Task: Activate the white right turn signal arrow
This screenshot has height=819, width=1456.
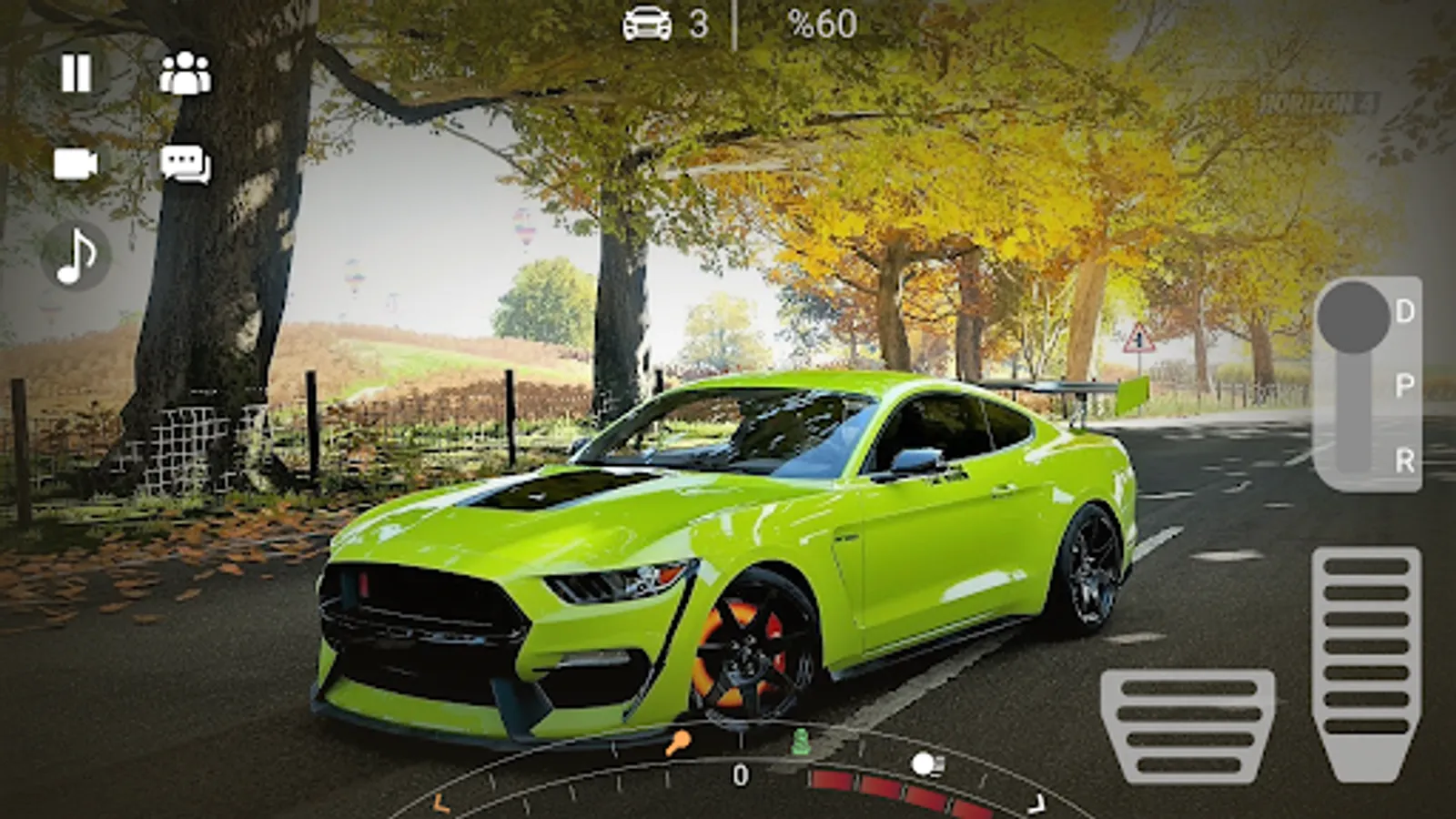Action: point(1036,804)
